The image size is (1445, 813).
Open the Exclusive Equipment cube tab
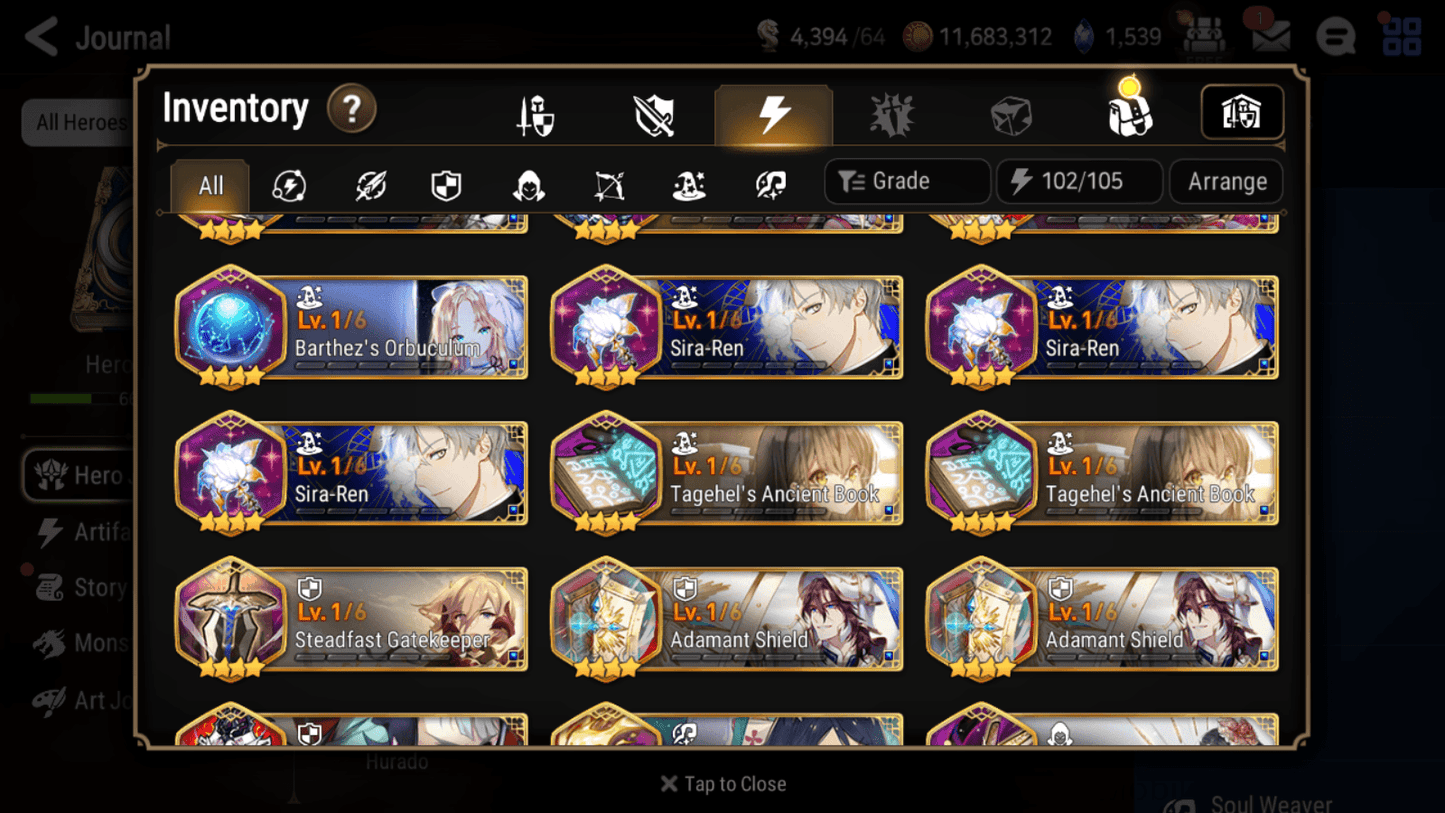pos(1010,113)
